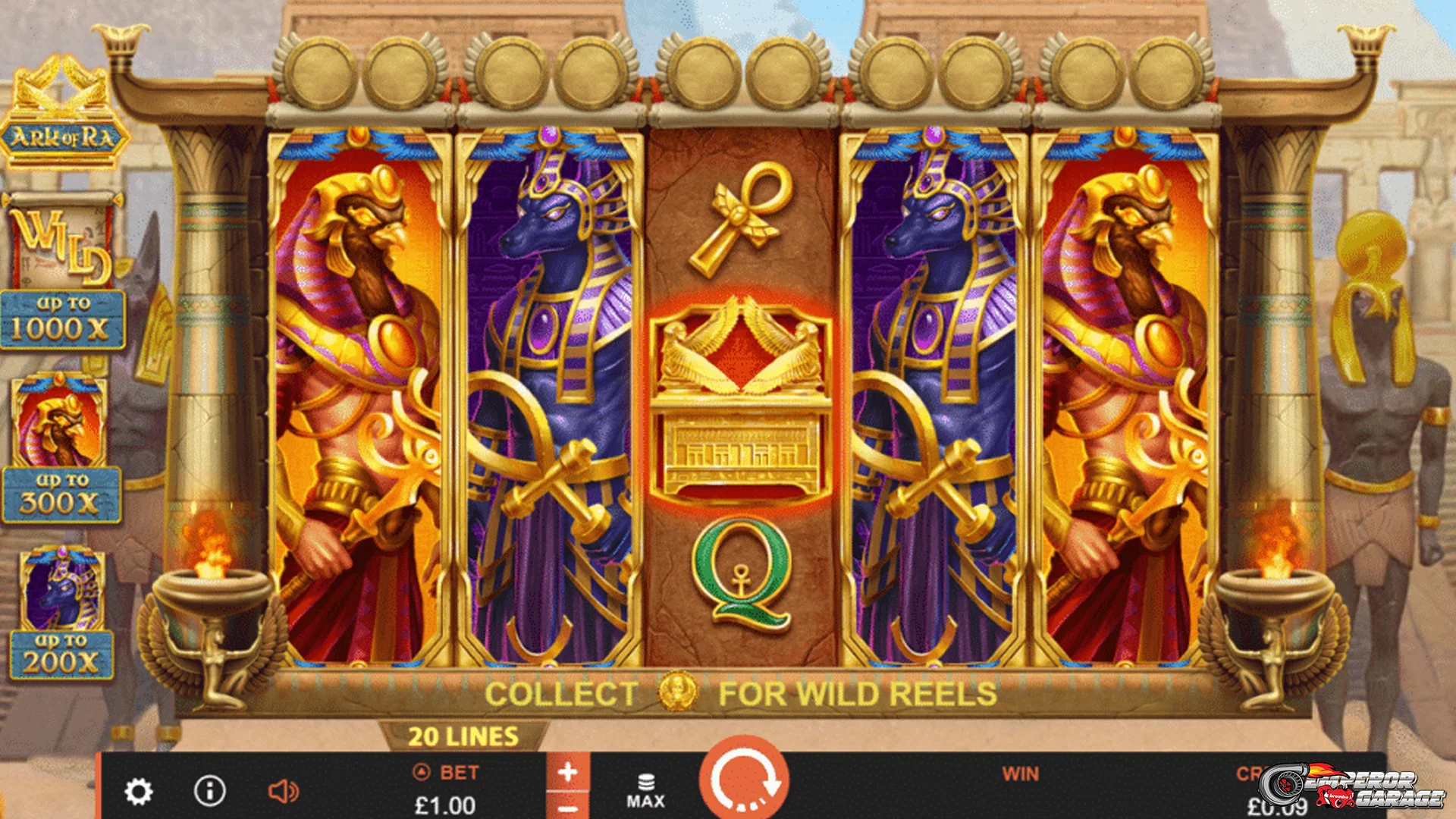The height and width of the screenshot is (819, 1456).
Task: Click the 20 LINES indicator
Action: [x=463, y=736]
